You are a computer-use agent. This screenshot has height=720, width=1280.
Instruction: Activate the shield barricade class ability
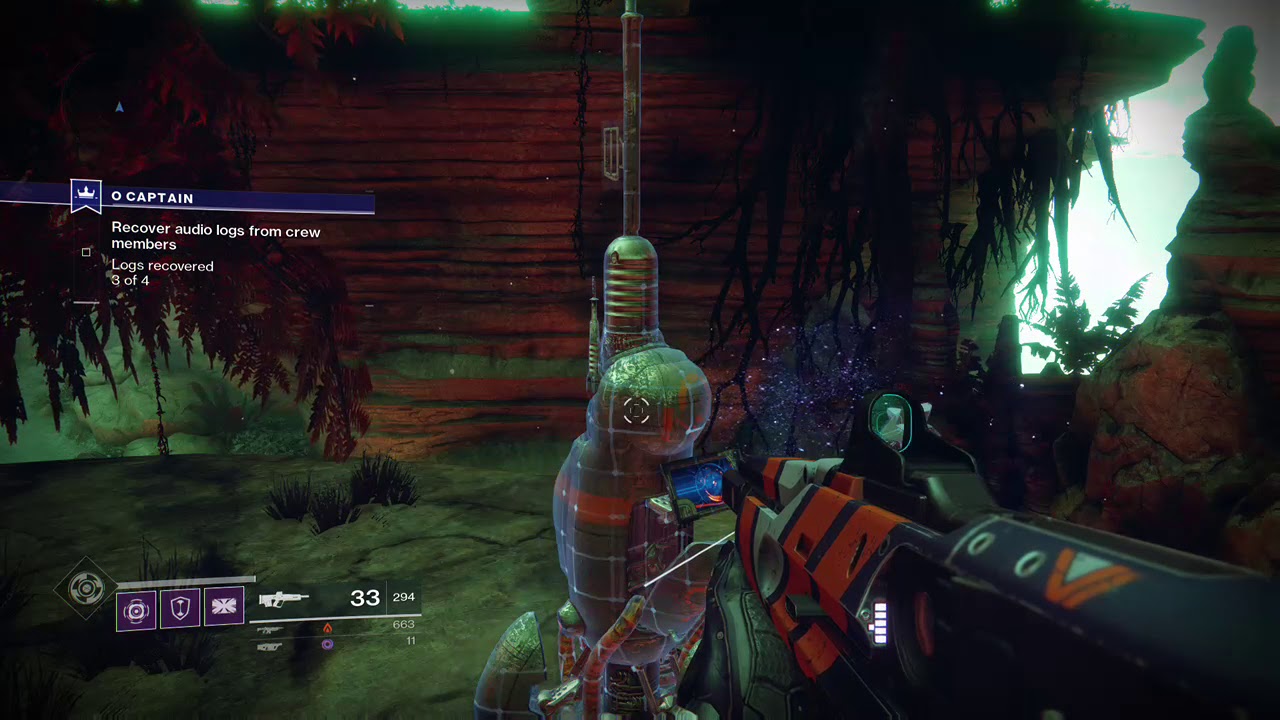pos(180,609)
